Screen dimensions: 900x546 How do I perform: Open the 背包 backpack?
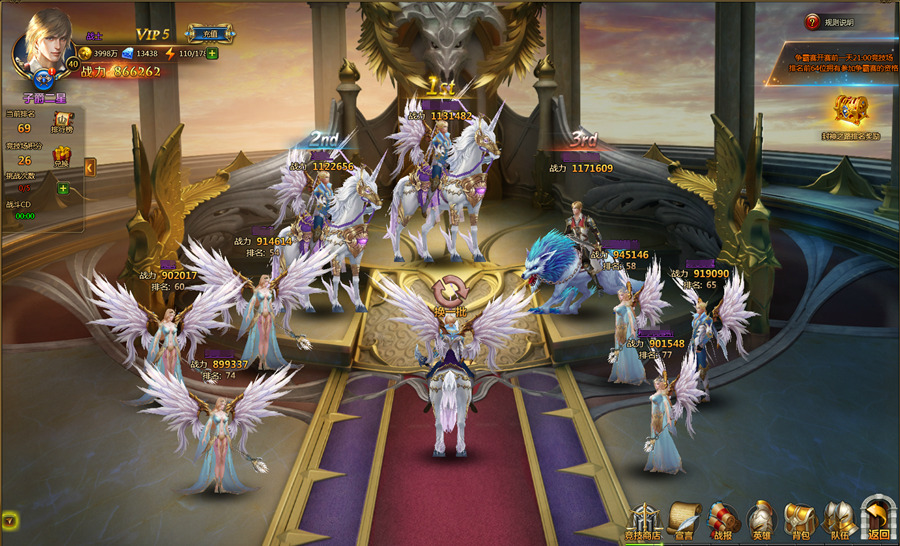click(x=799, y=520)
